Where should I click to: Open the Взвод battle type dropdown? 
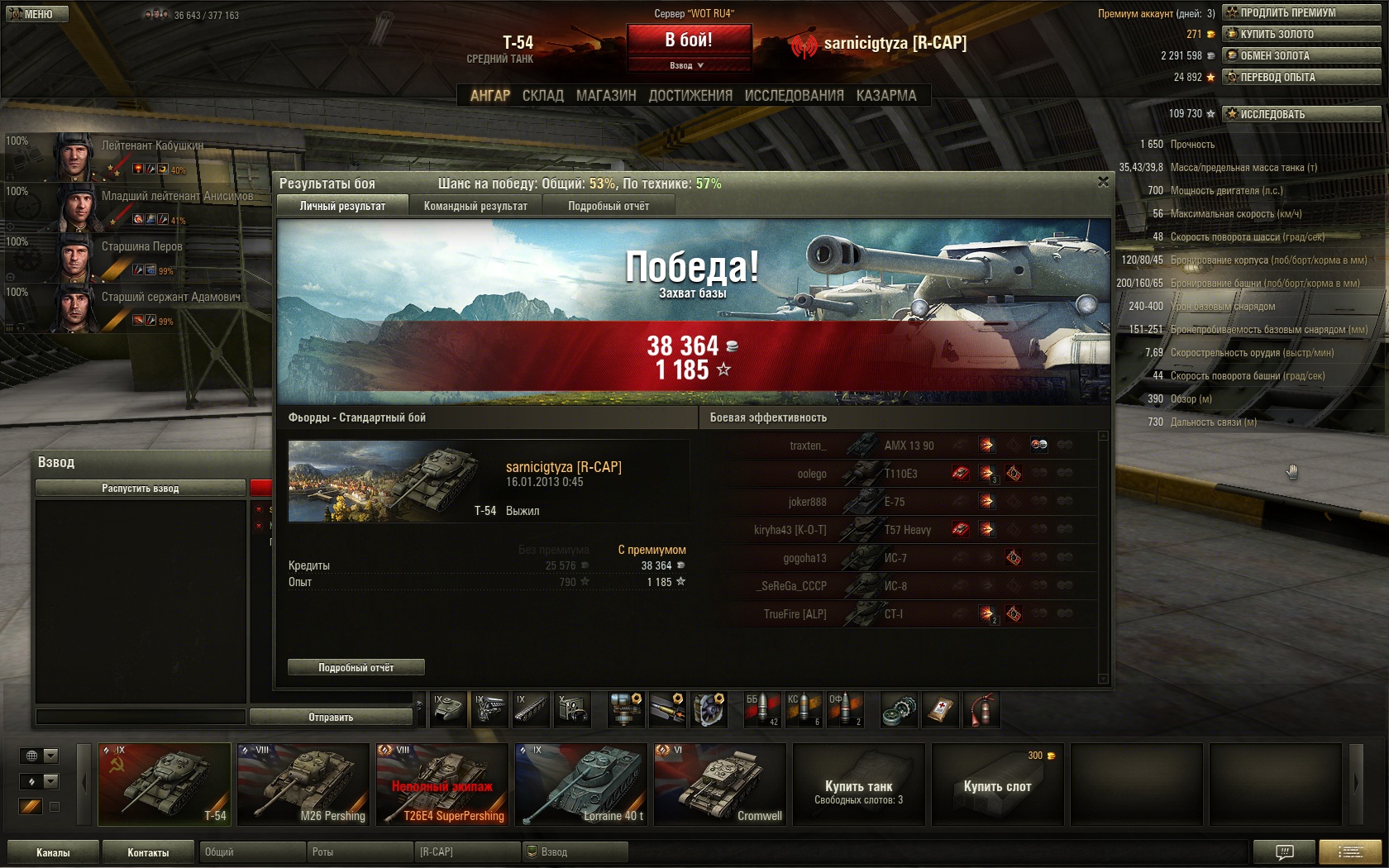pos(688,65)
